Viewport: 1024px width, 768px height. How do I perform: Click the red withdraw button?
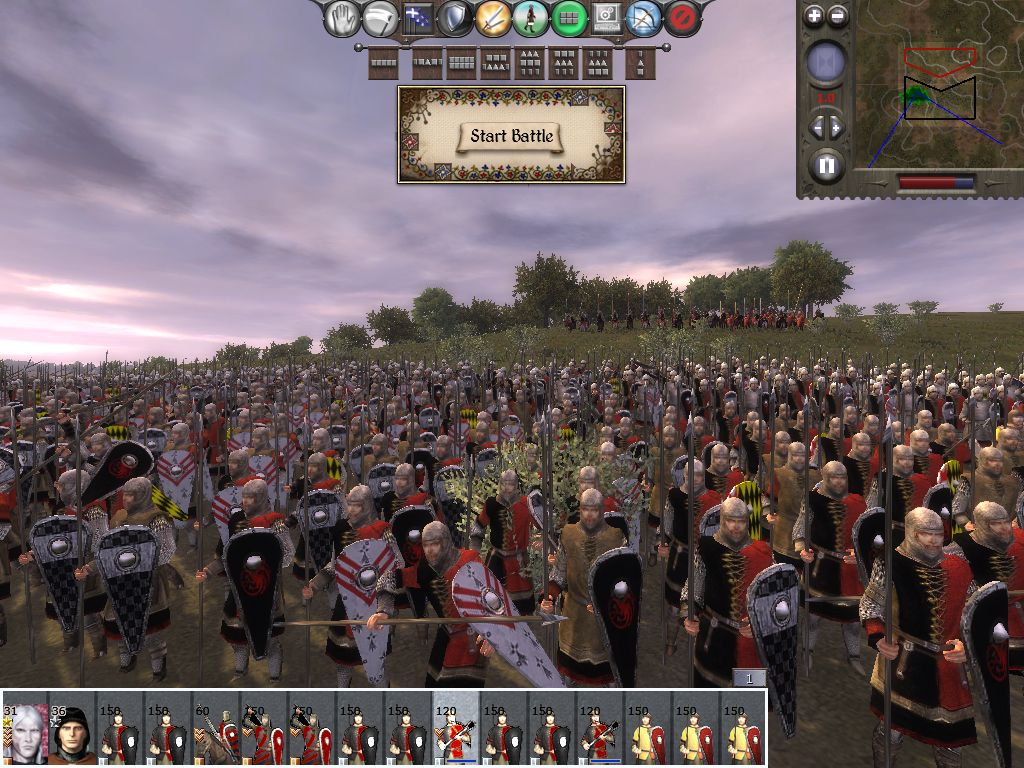click(x=681, y=18)
